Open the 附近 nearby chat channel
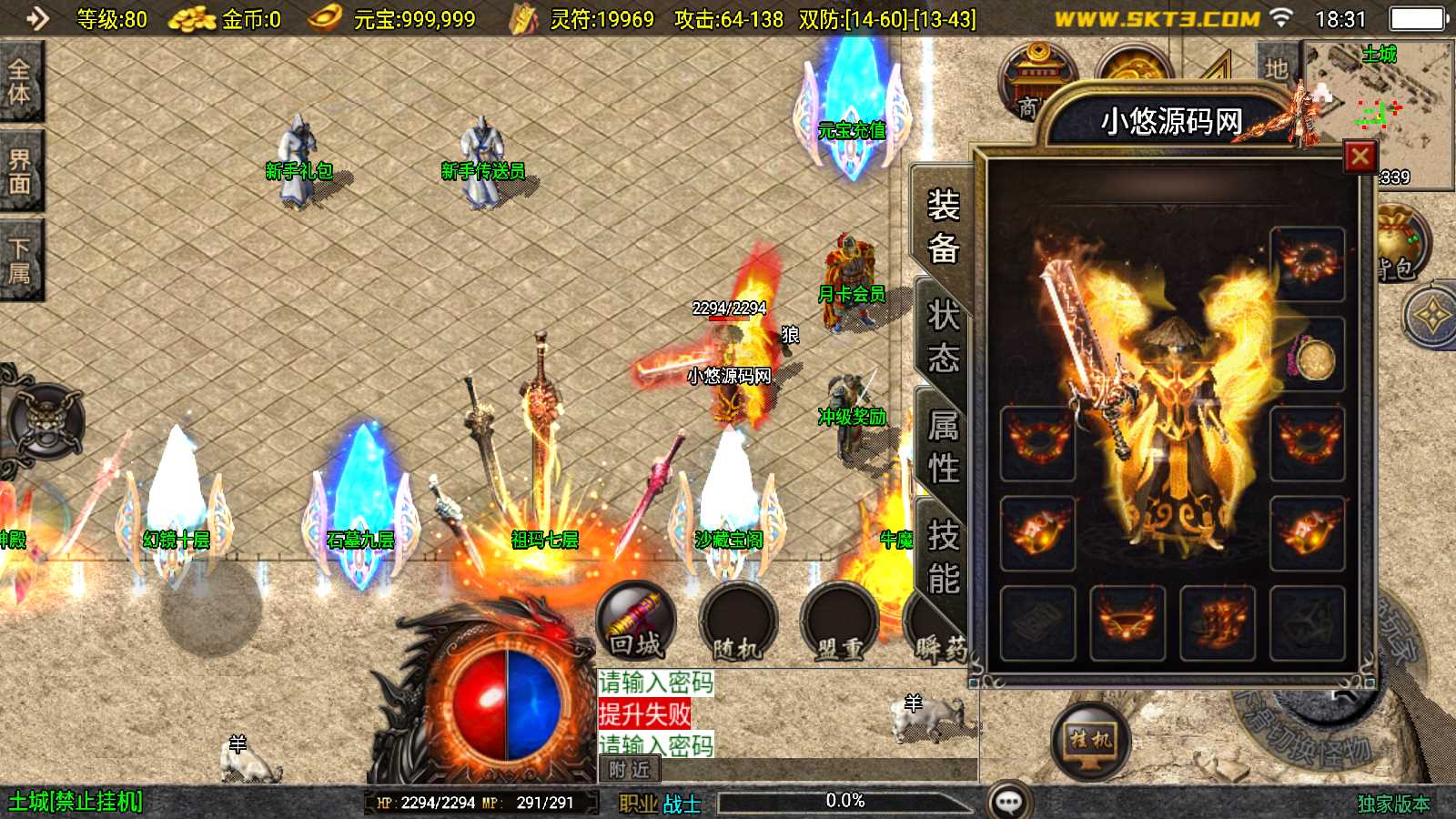This screenshot has width=1456, height=819. (x=630, y=770)
